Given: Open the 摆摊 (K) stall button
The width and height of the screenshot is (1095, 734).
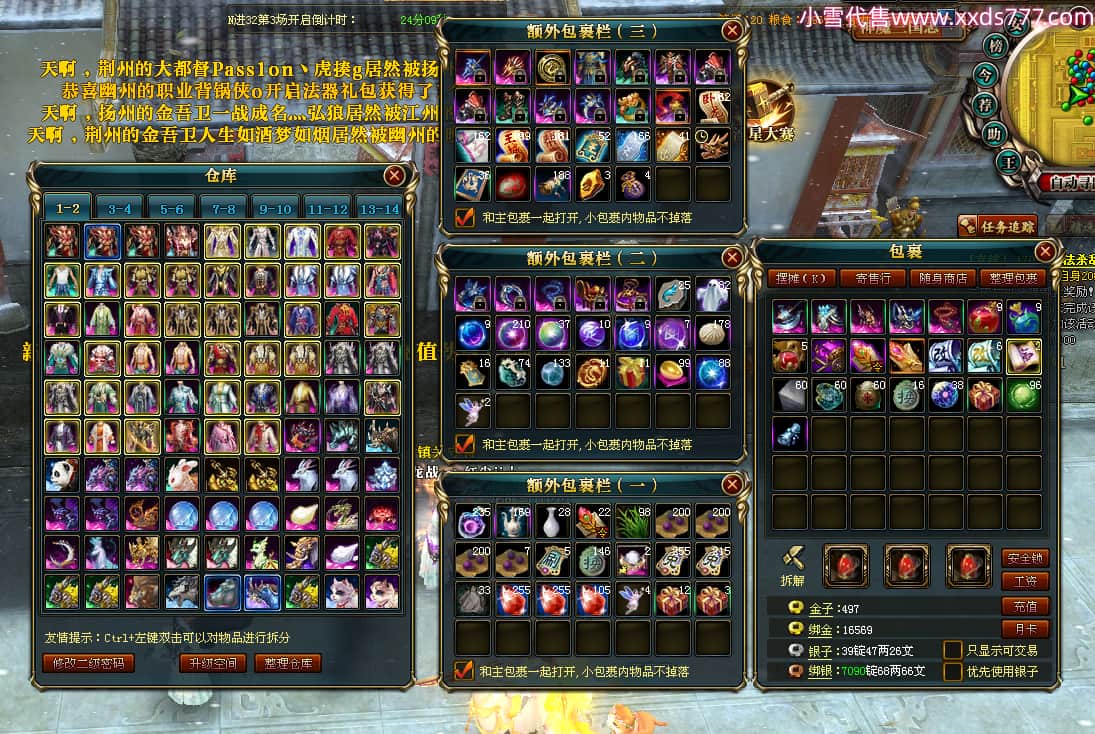Looking at the screenshot, I should coord(801,278).
